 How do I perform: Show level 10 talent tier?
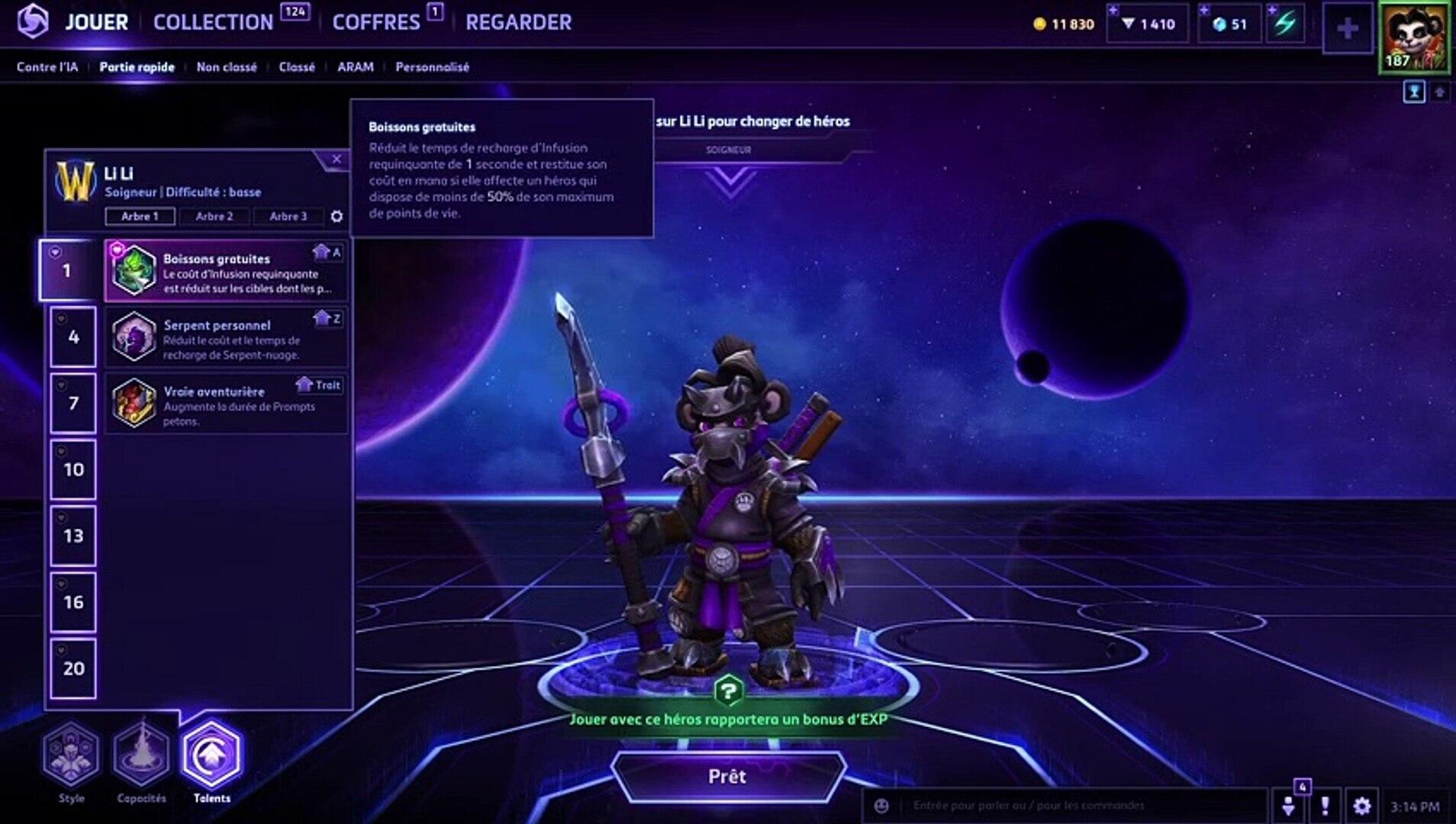click(x=73, y=470)
